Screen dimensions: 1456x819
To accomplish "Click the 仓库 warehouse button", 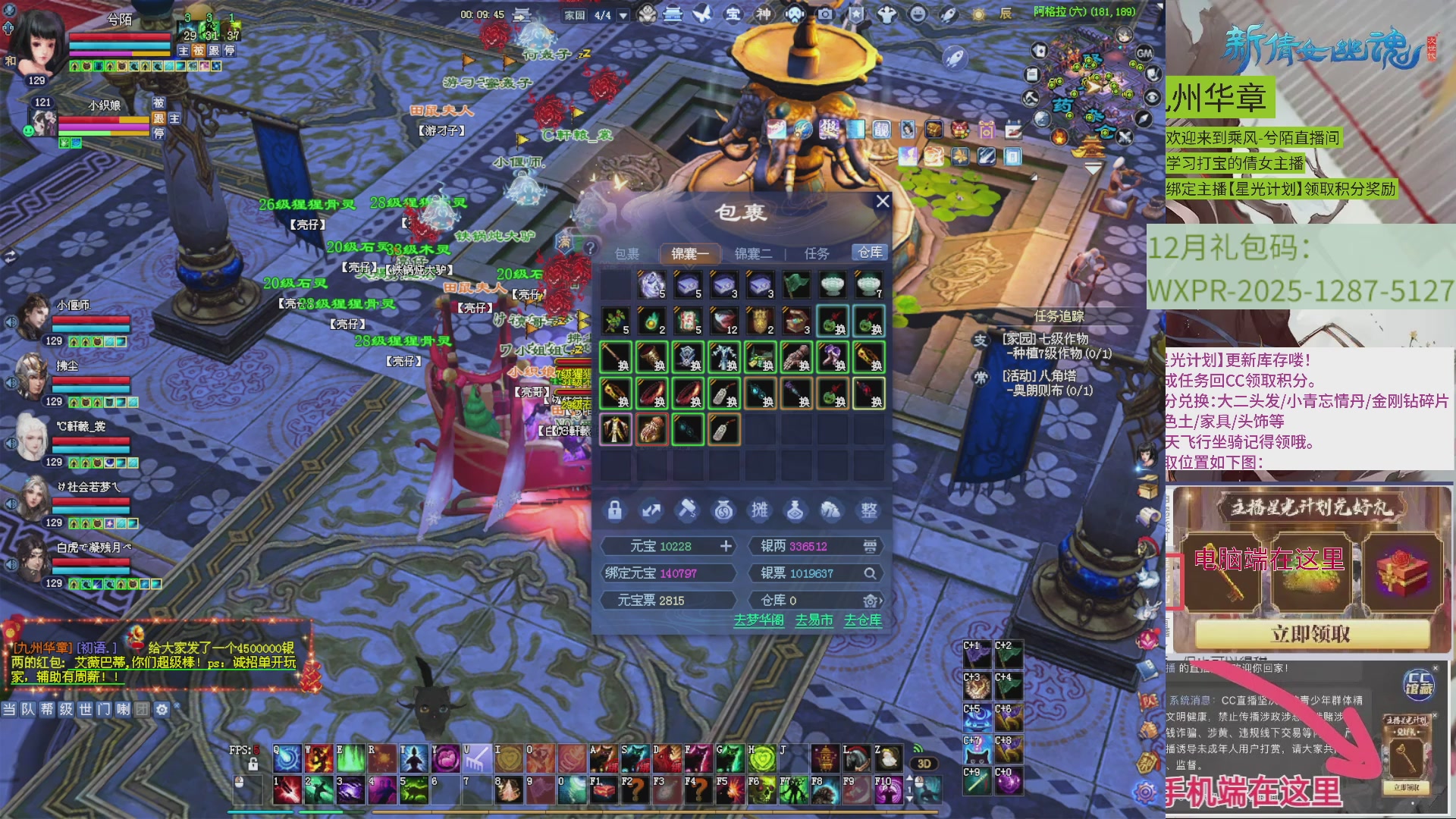I will point(869,252).
